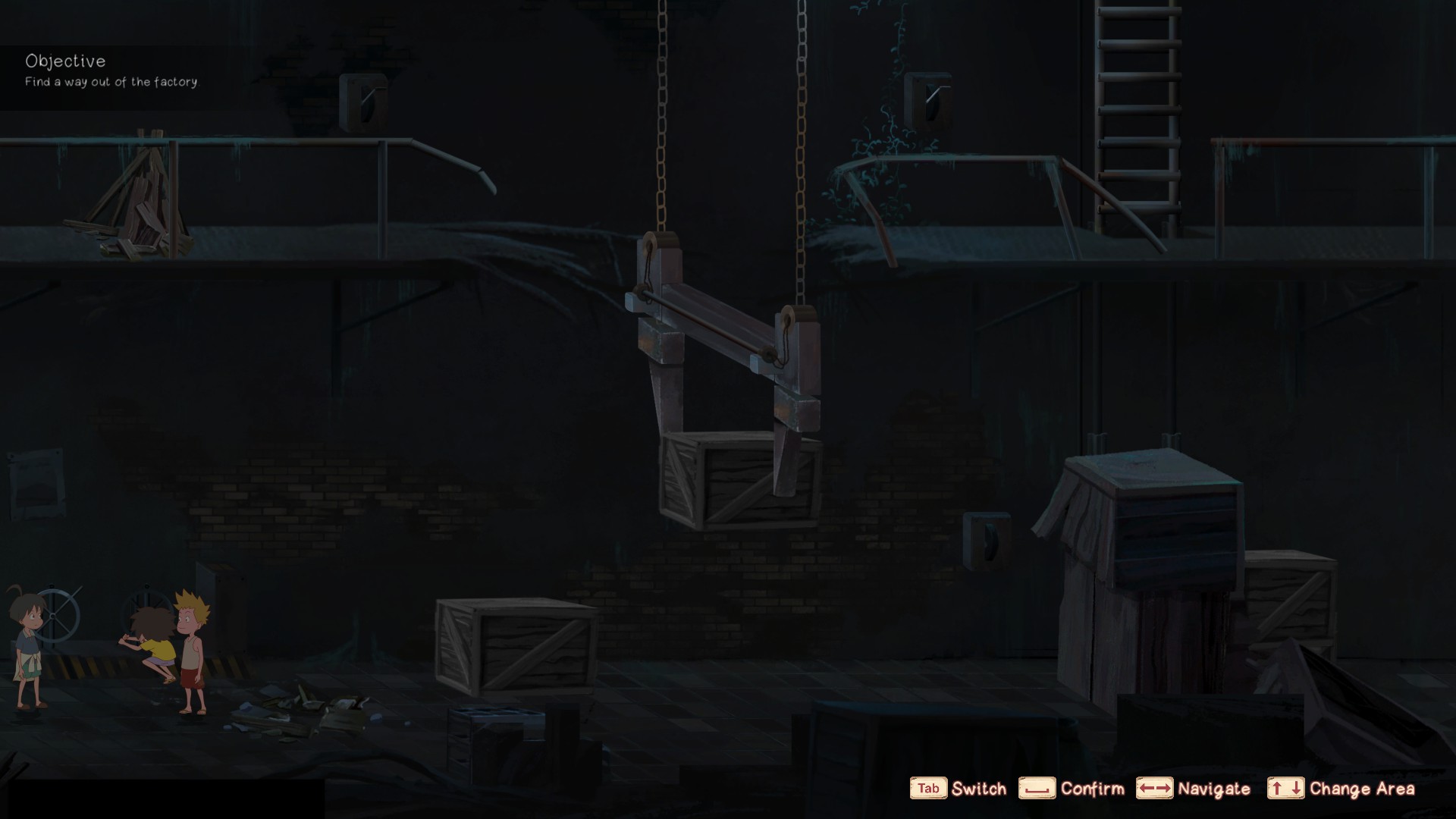Click the Enter key Confirm icon
This screenshot has height=819, width=1456.
1038,789
